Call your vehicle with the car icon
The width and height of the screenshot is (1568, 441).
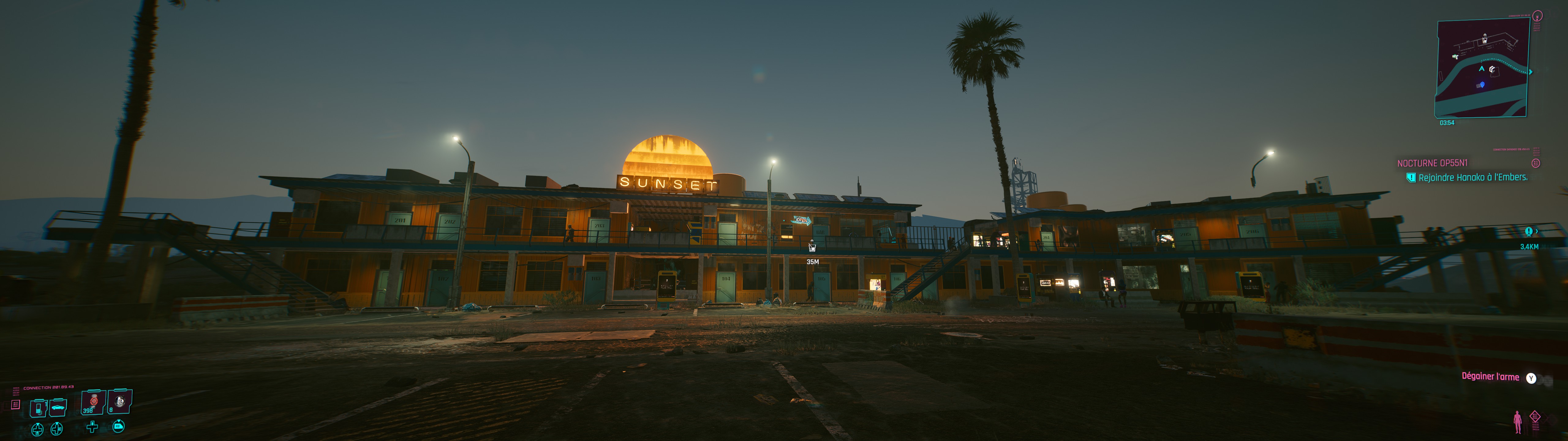coord(58,406)
